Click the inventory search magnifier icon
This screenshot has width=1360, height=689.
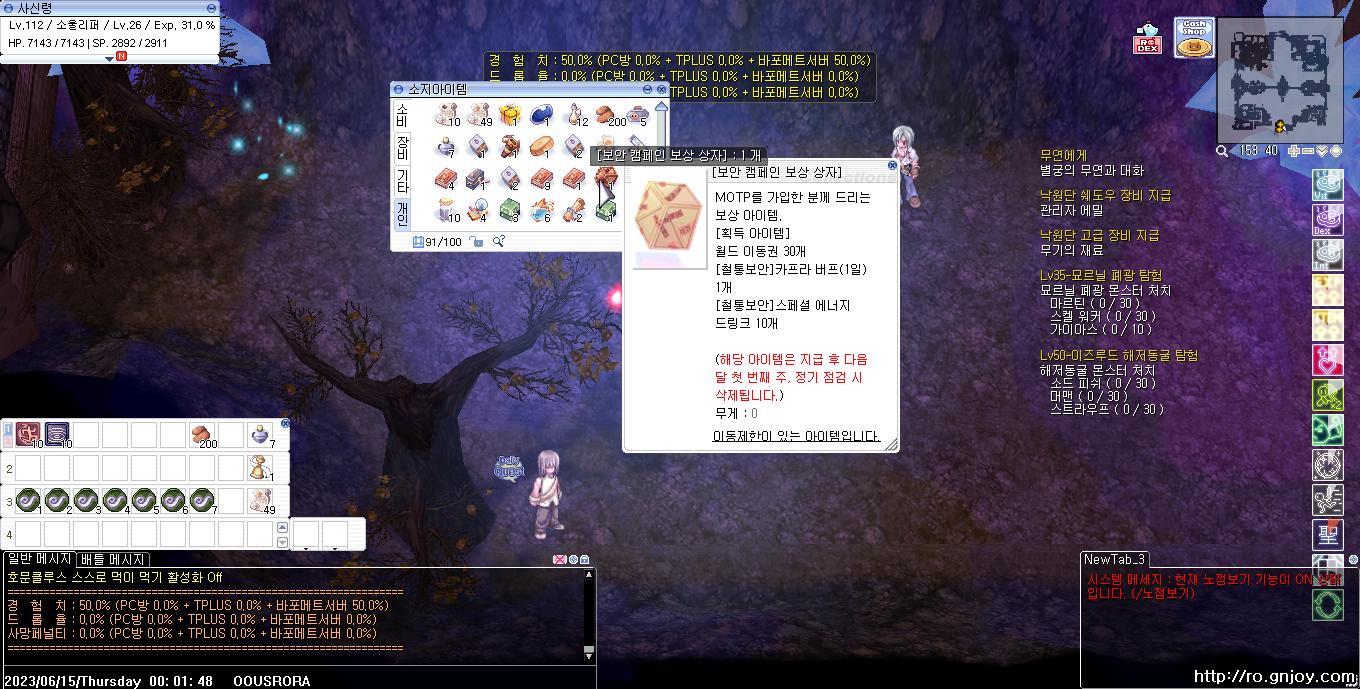point(498,241)
